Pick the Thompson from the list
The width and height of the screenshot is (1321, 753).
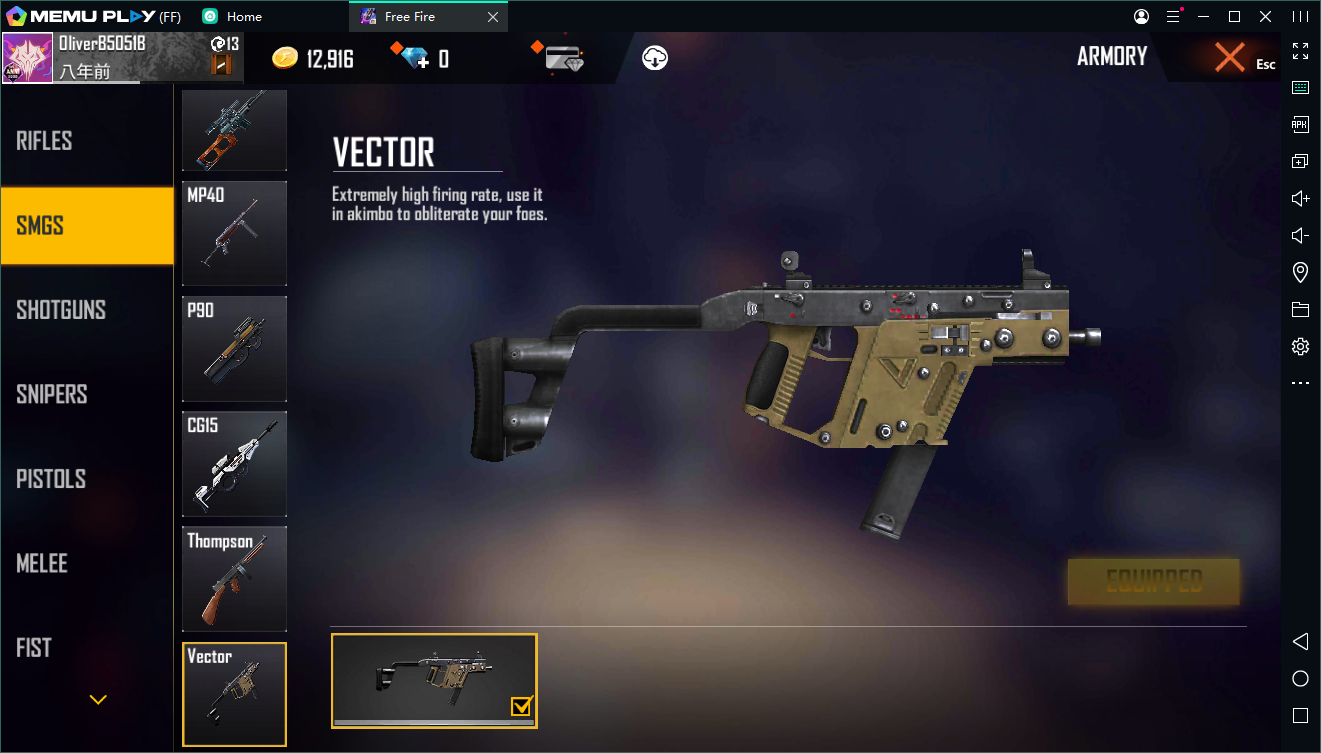(234, 579)
